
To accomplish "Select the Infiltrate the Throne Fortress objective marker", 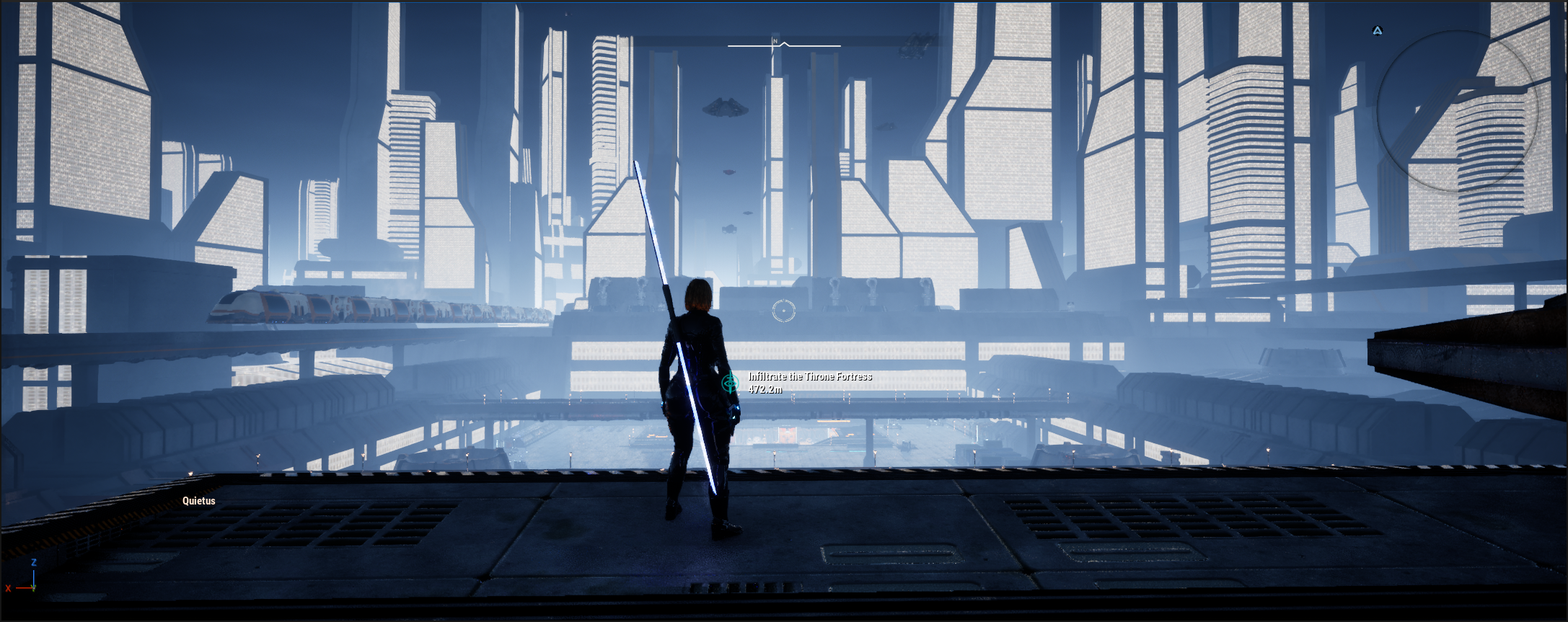I will (731, 382).
